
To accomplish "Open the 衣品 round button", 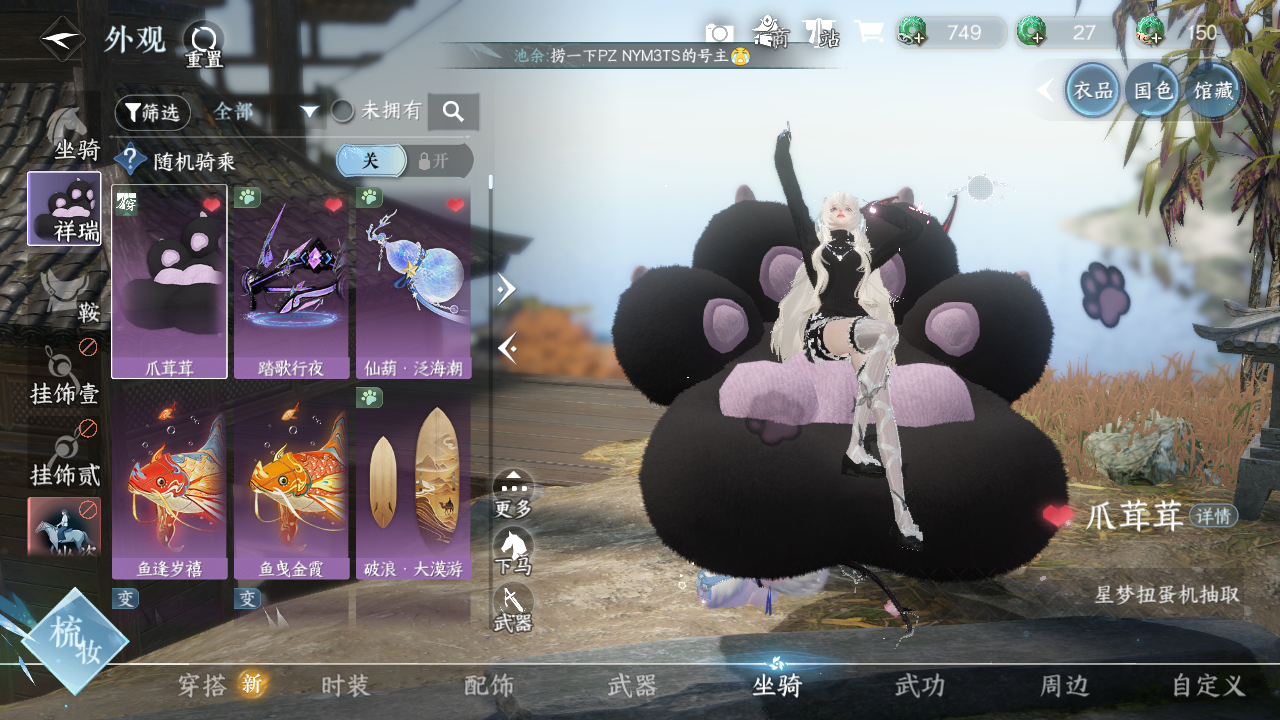I will click(1092, 91).
